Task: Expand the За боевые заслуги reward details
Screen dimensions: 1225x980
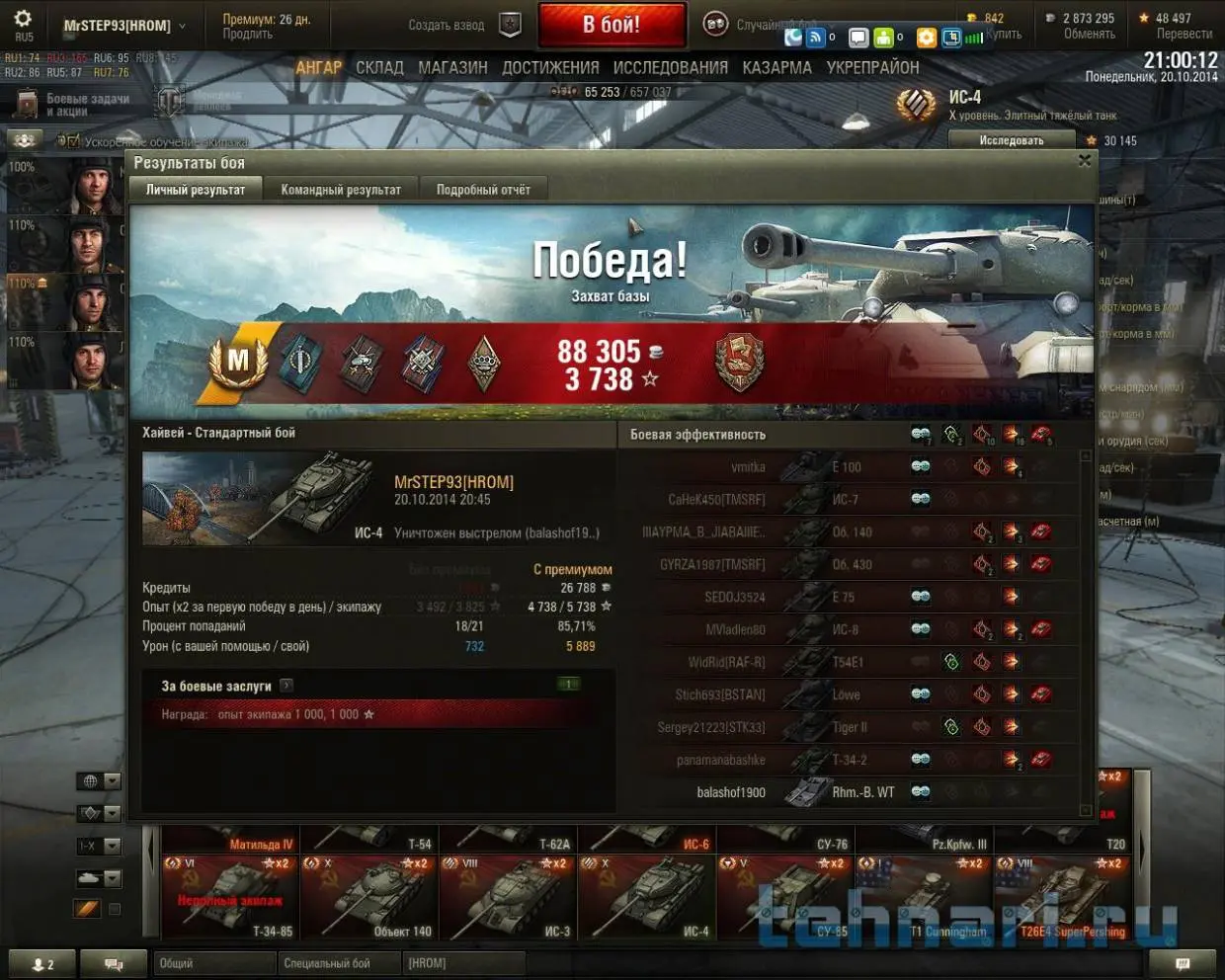Action: point(286,686)
